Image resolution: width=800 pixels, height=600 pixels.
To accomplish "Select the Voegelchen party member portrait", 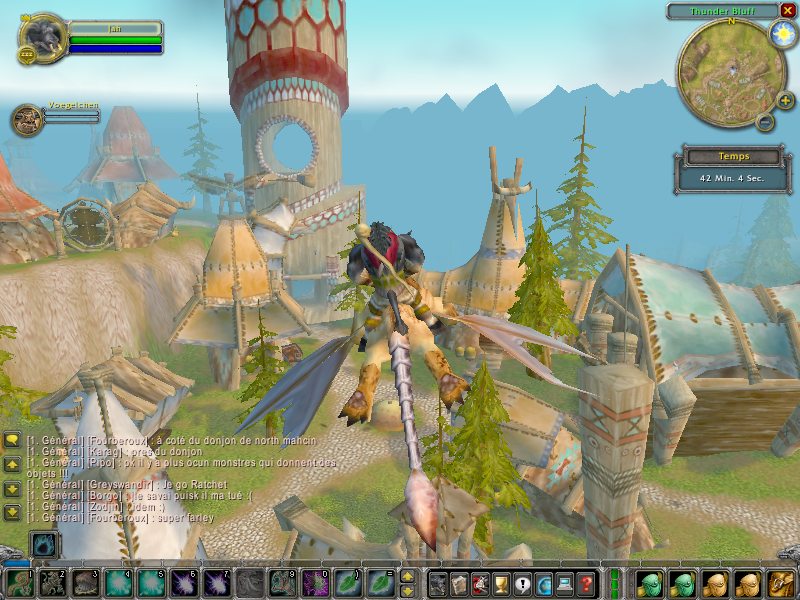I will [27, 120].
